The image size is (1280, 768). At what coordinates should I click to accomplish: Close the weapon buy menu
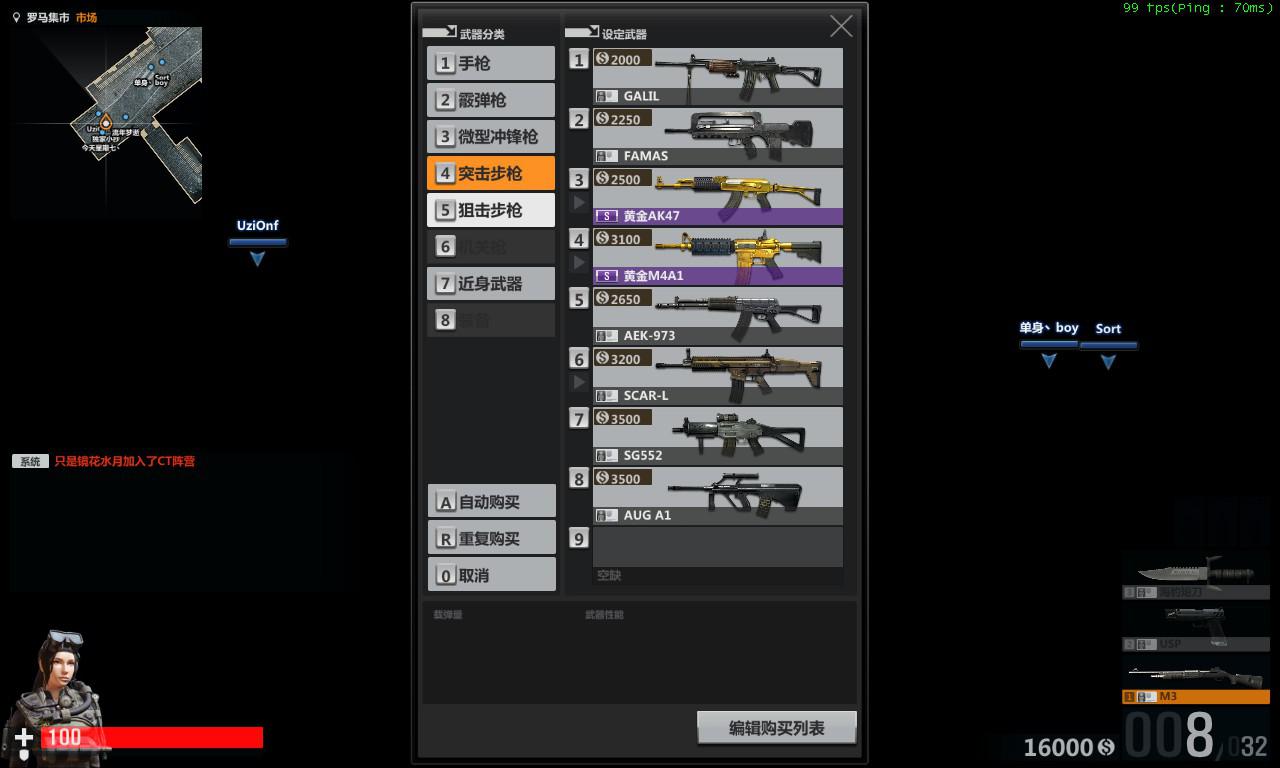(x=841, y=27)
